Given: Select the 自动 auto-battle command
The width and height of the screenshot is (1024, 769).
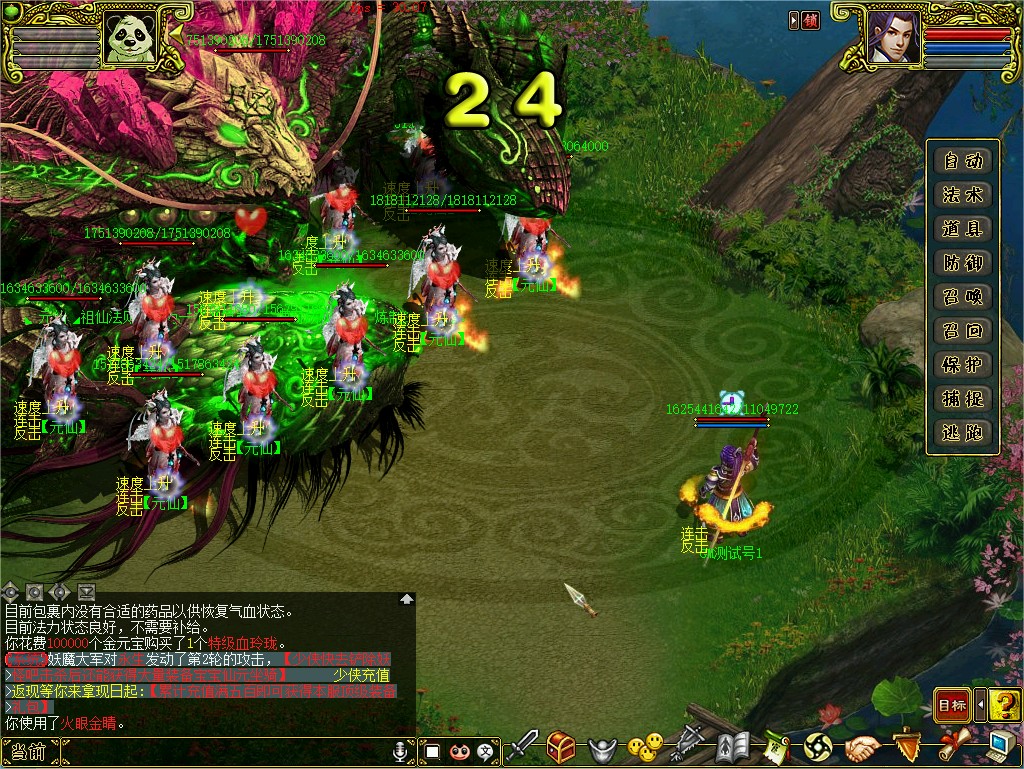Looking at the screenshot, I should pos(962,161).
